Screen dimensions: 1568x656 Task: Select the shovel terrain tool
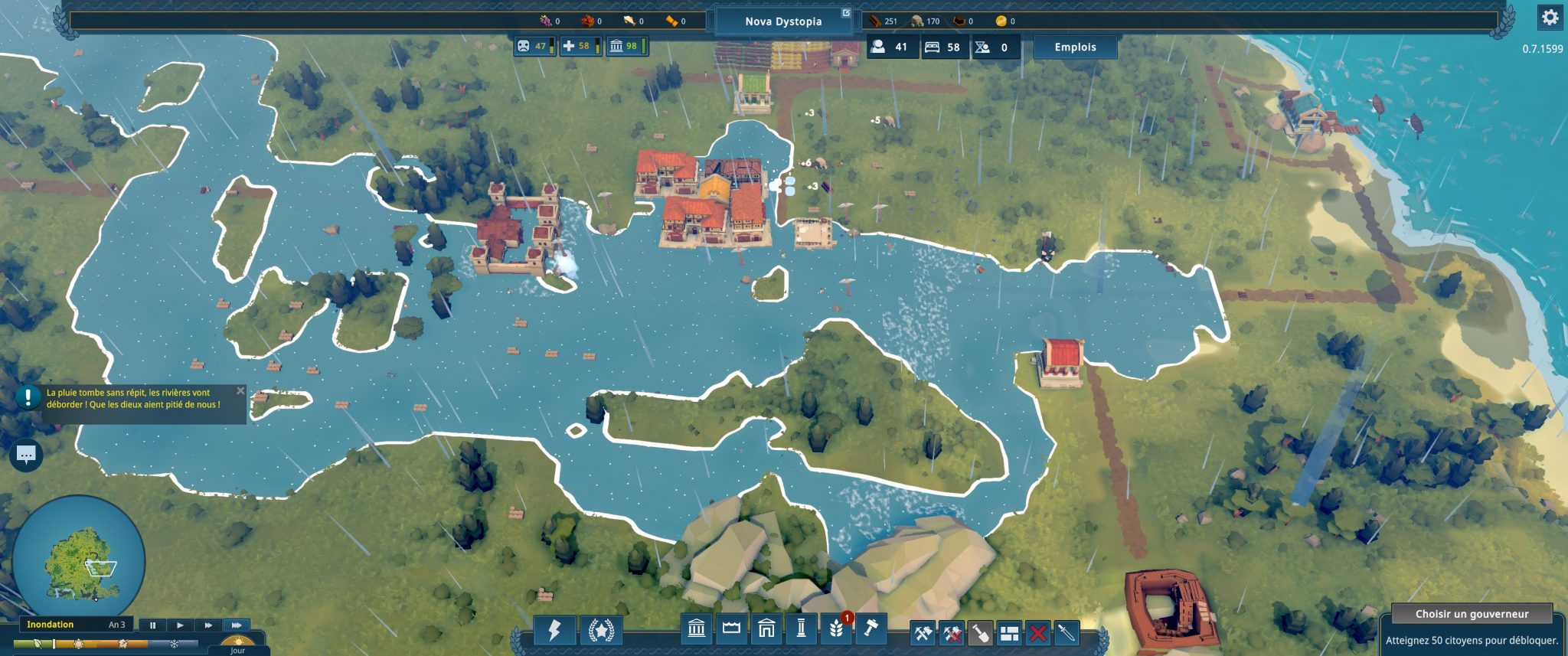(x=980, y=634)
